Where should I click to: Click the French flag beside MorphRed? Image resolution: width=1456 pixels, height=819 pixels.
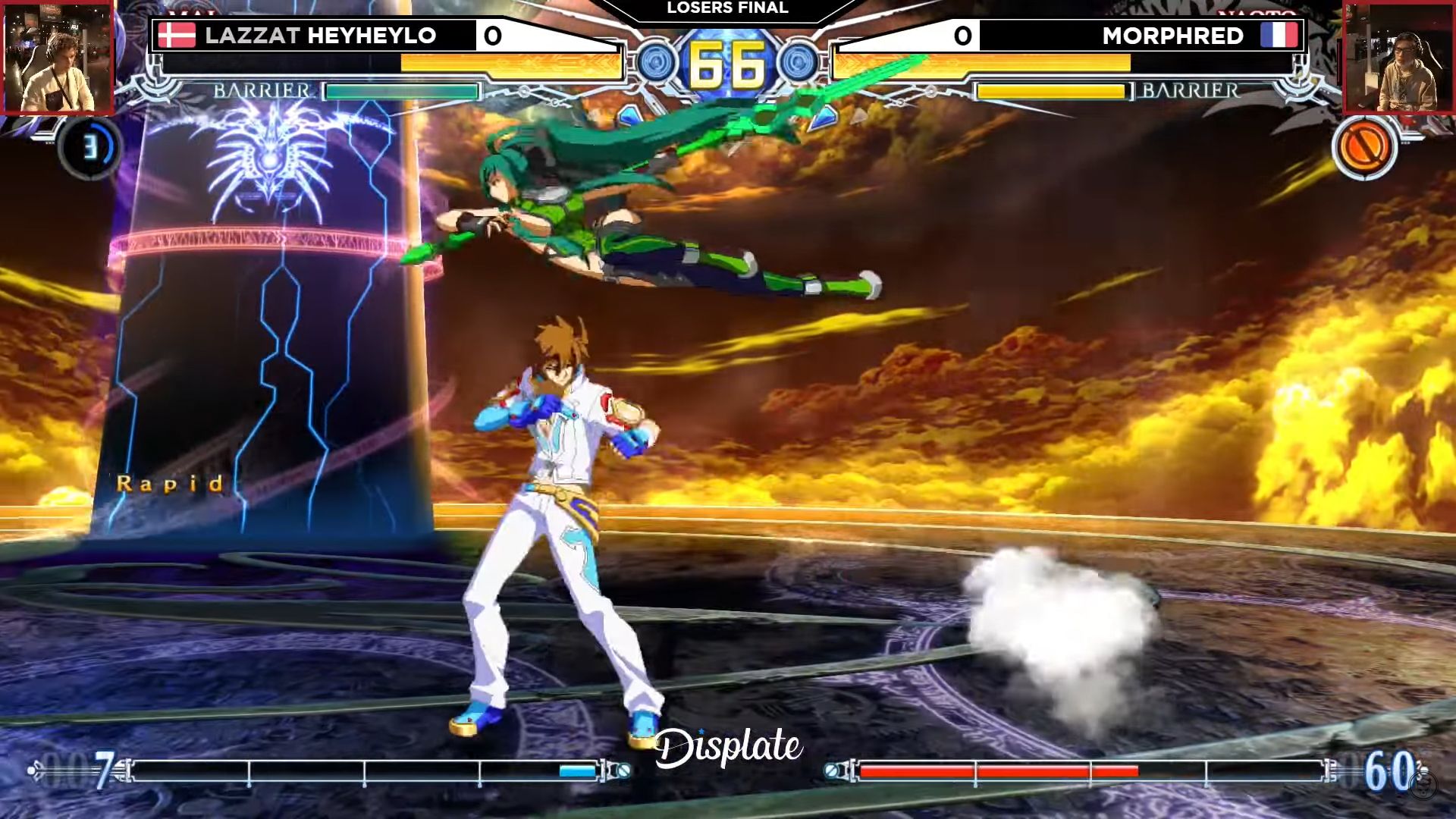click(1279, 36)
